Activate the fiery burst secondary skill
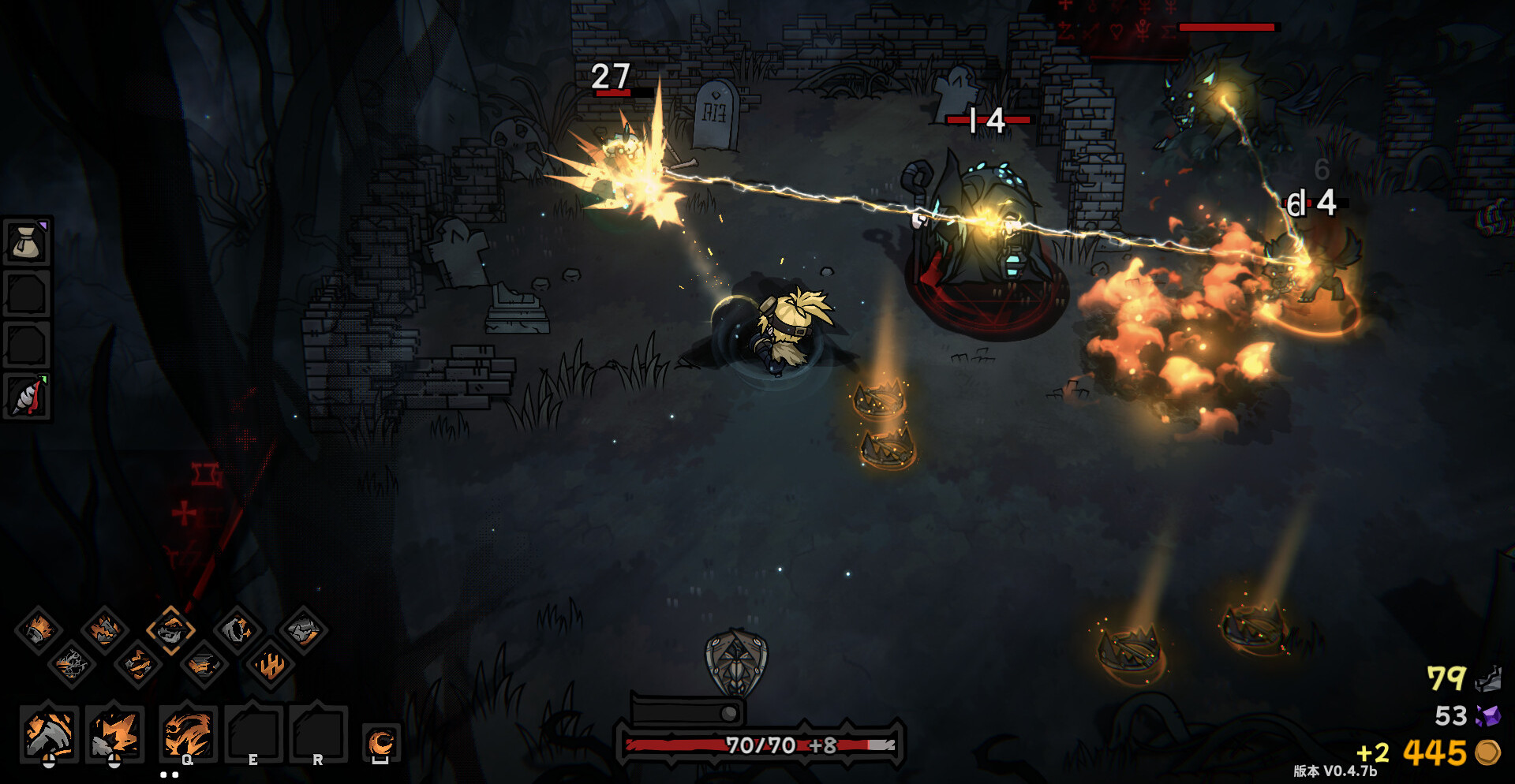The image size is (1515, 784). pyautogui.click(x=115, y=734)
